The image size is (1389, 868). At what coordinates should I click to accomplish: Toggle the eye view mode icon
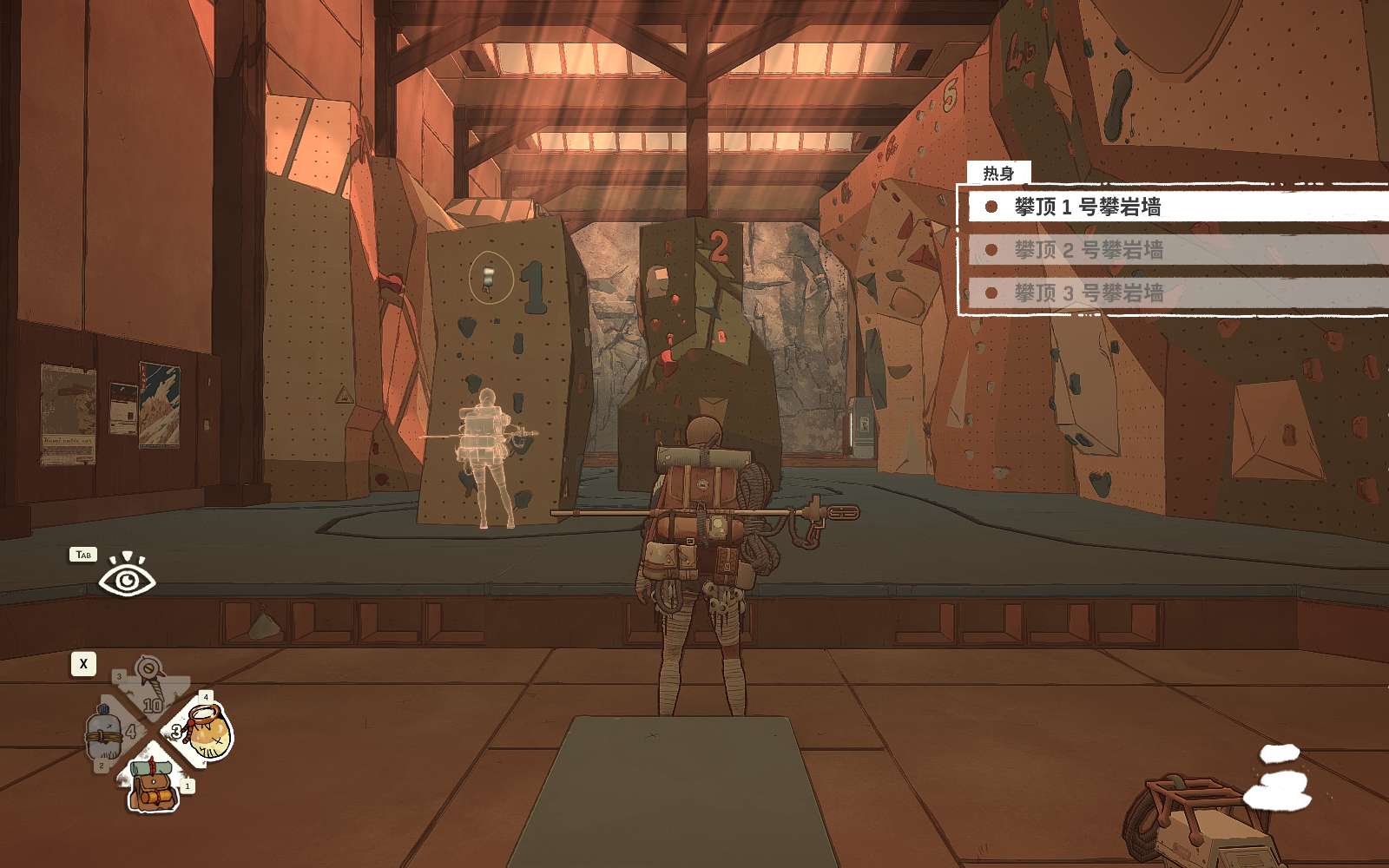click(127, 576)
